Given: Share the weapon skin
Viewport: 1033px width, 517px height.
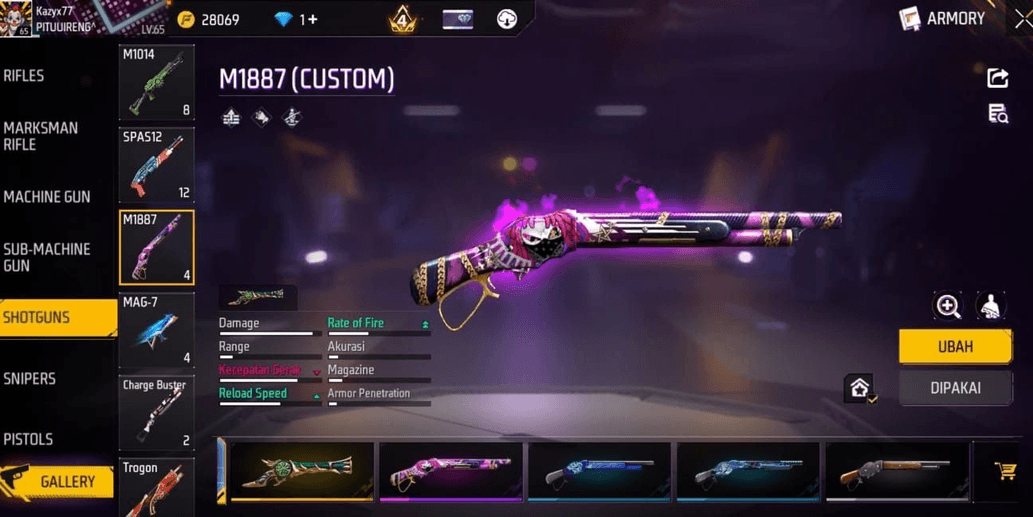Looking at the screenshot, I should [997, 78].
